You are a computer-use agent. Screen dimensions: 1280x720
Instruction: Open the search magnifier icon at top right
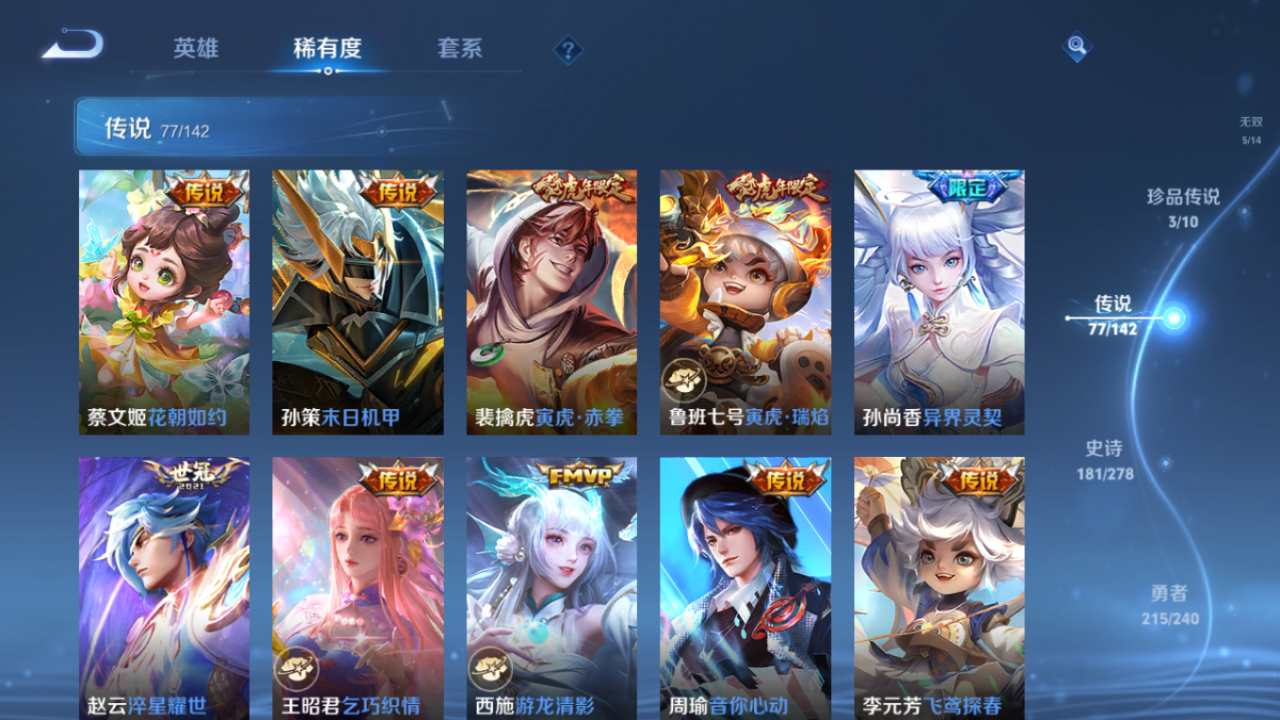tap(1076, 46)
